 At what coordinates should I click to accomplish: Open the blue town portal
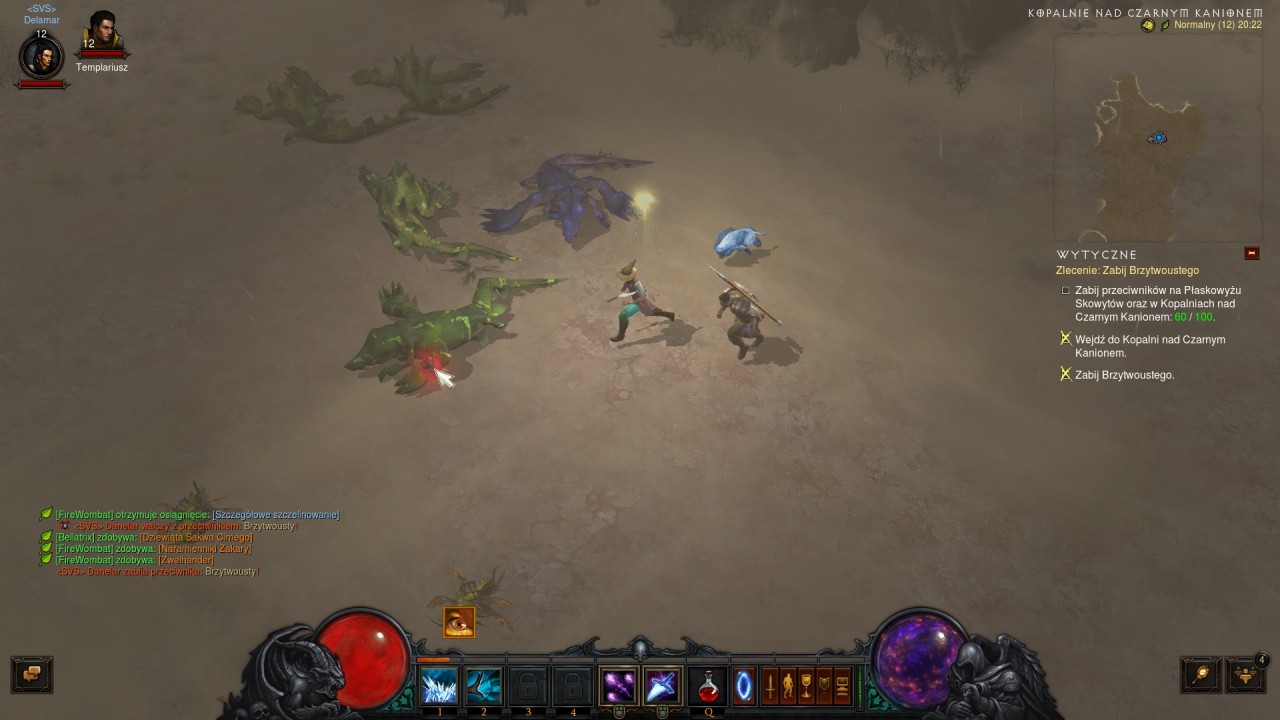pyautogui.click(x=744, y=686)
